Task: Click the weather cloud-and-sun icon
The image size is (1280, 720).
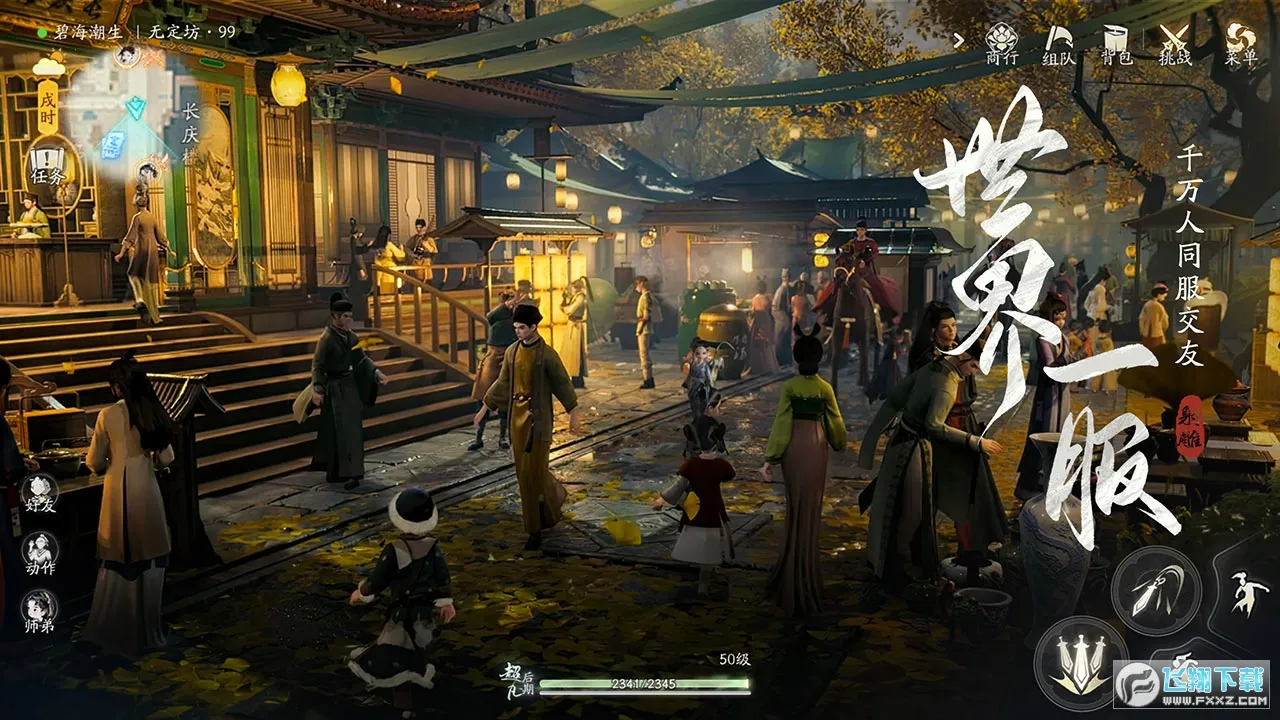Action: [48, 67]
